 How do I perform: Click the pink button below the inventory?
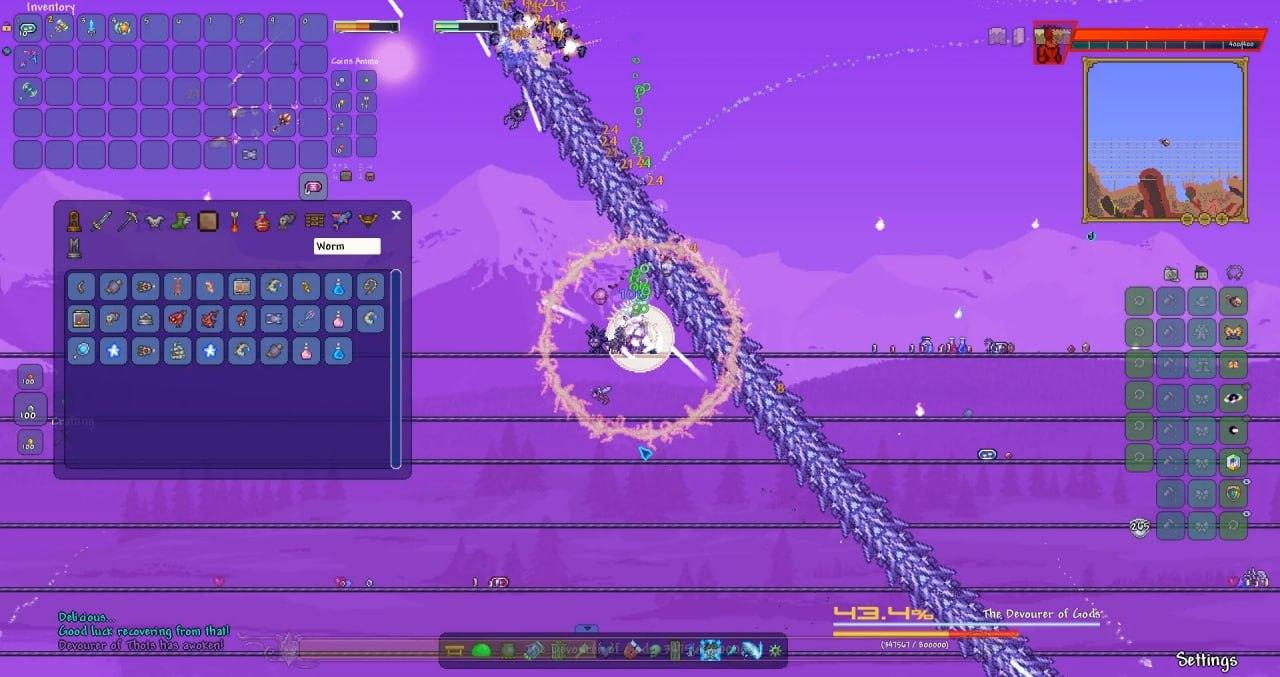click(x=313, y=186)
